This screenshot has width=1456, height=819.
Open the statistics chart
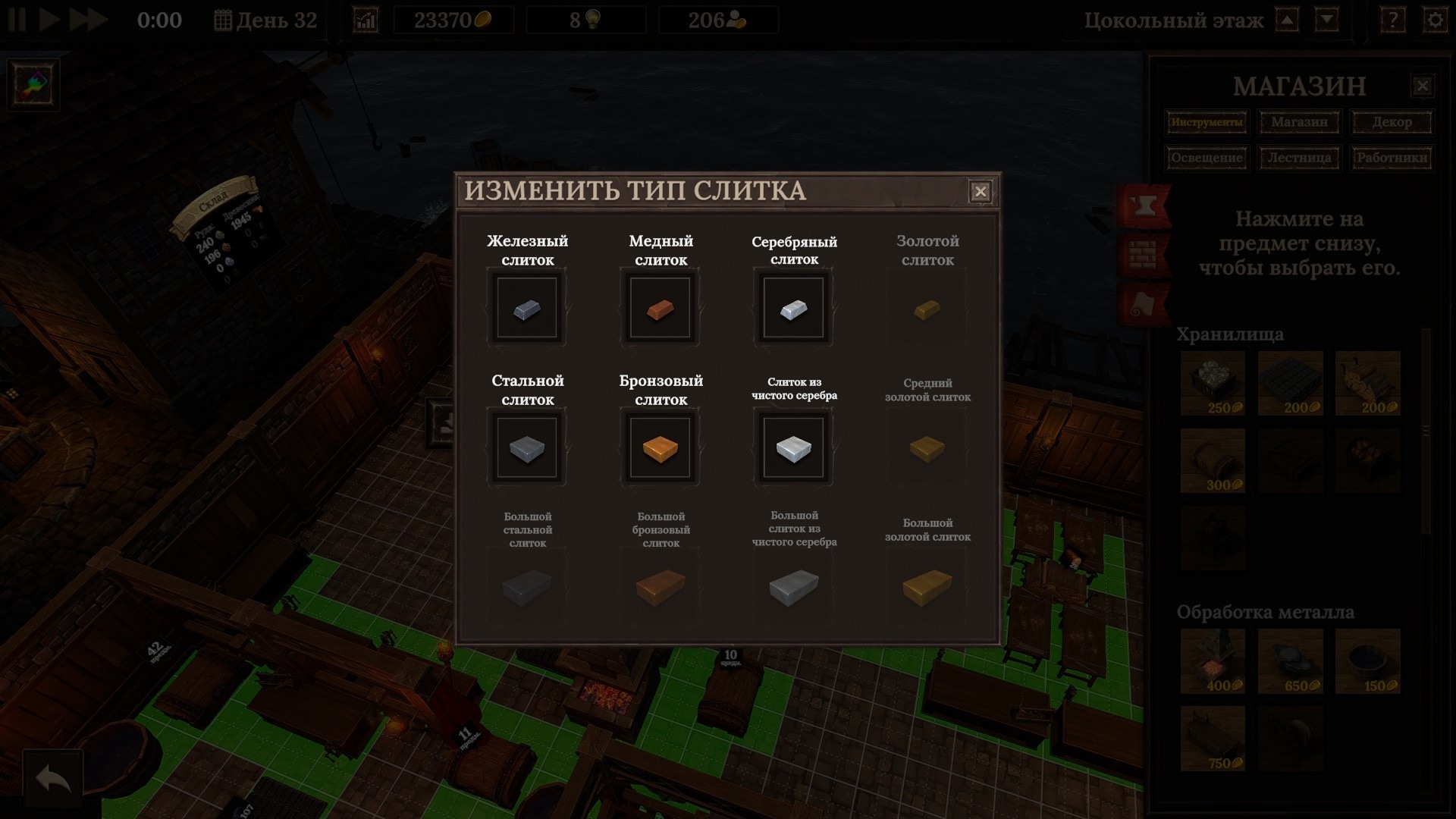click(366, 20)
